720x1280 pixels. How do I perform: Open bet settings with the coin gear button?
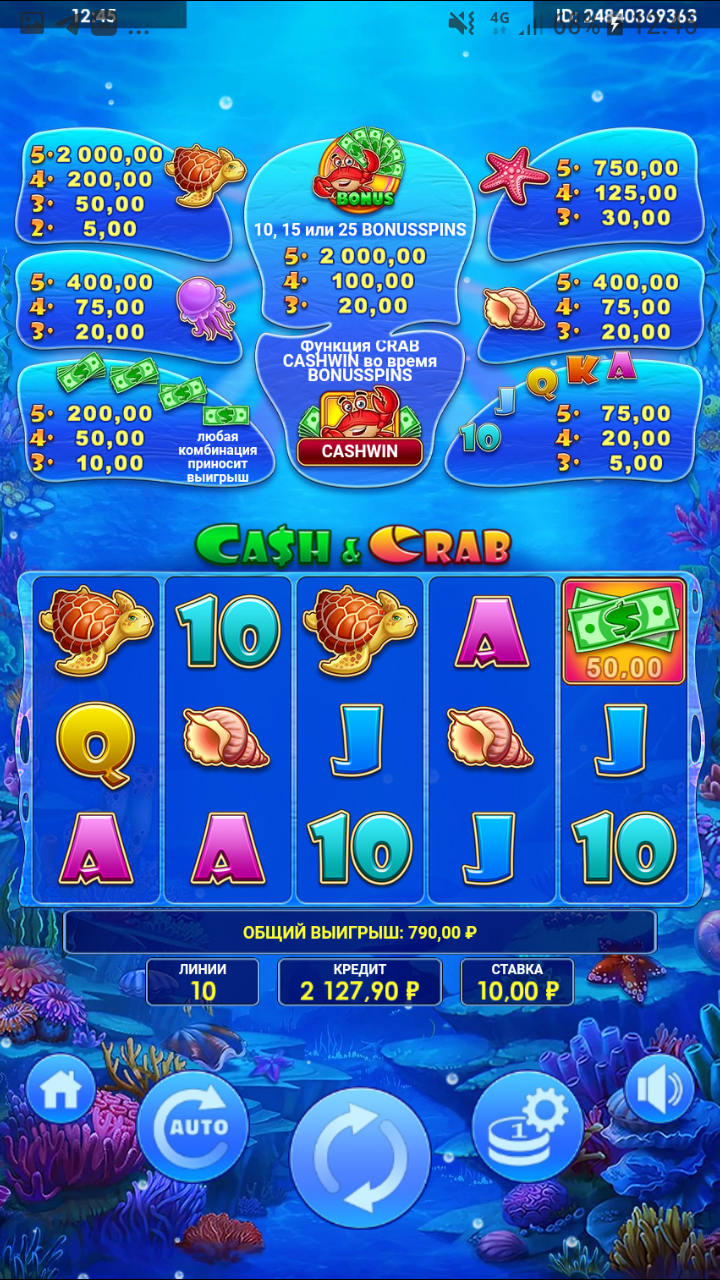tap(526, 1126)
